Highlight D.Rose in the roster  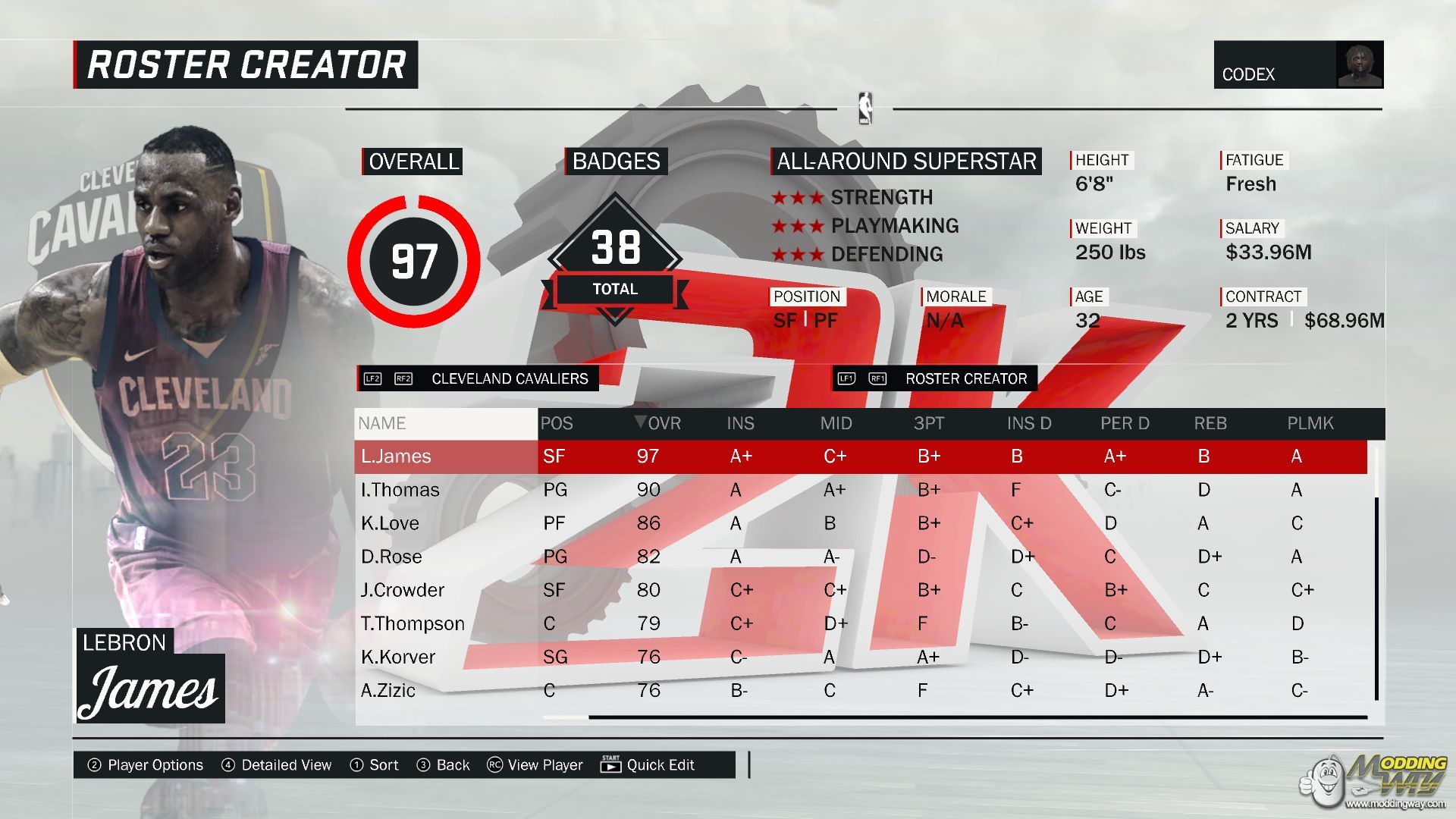coord(391,557)
